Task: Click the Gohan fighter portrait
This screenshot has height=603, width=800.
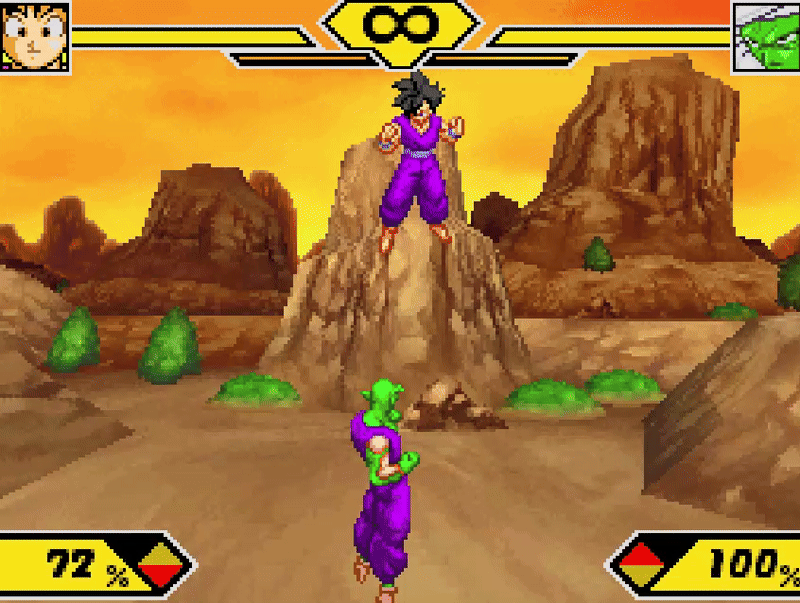Action: (35, 36)
